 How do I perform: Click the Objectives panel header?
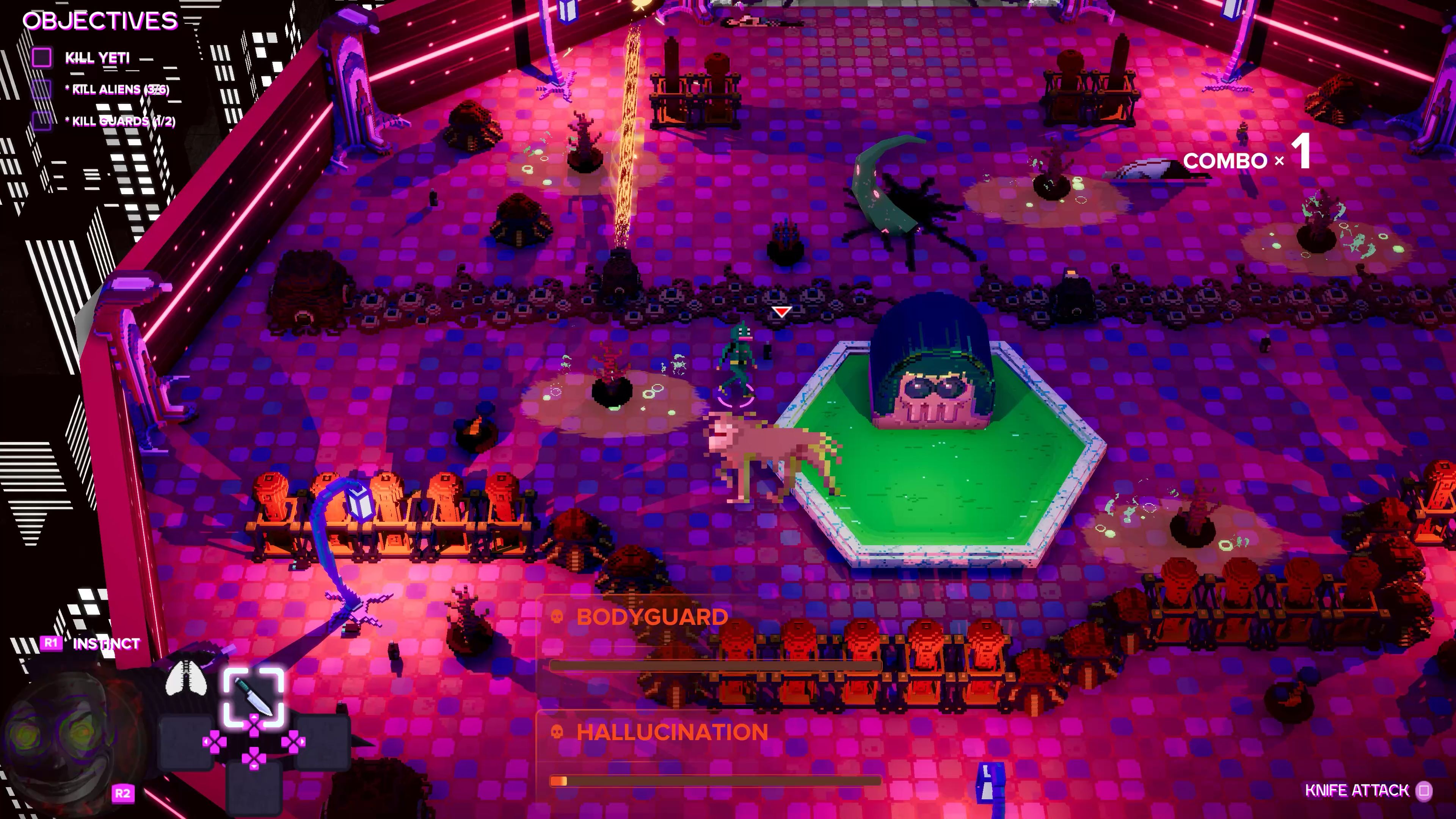(100, 21)
